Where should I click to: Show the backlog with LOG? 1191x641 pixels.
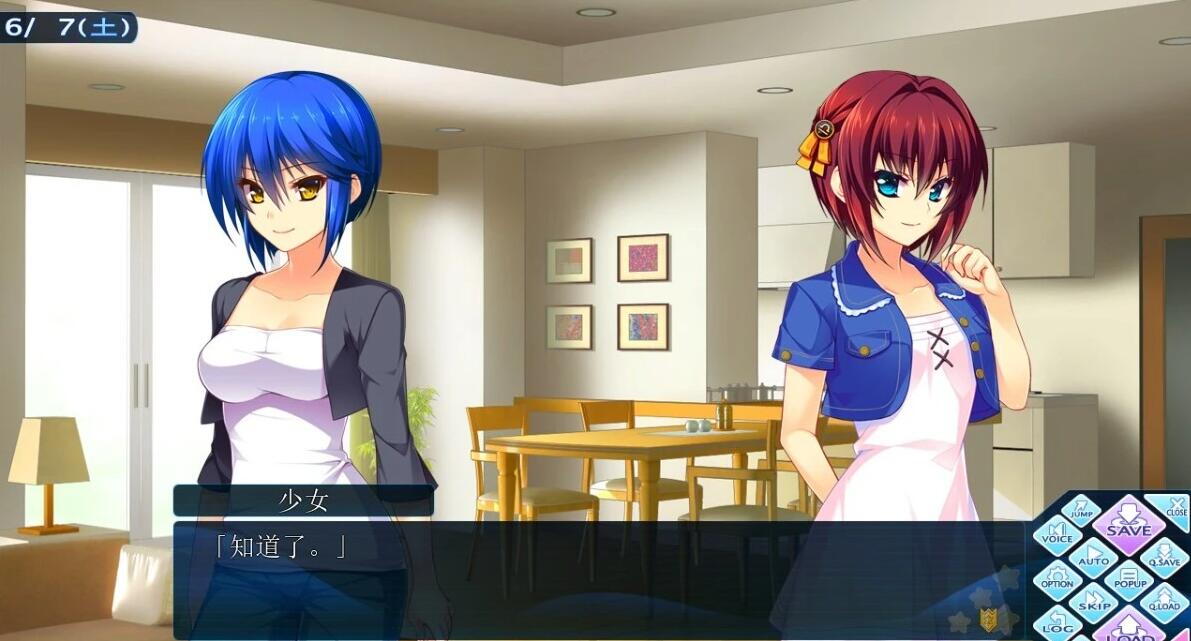(1056, 624)
